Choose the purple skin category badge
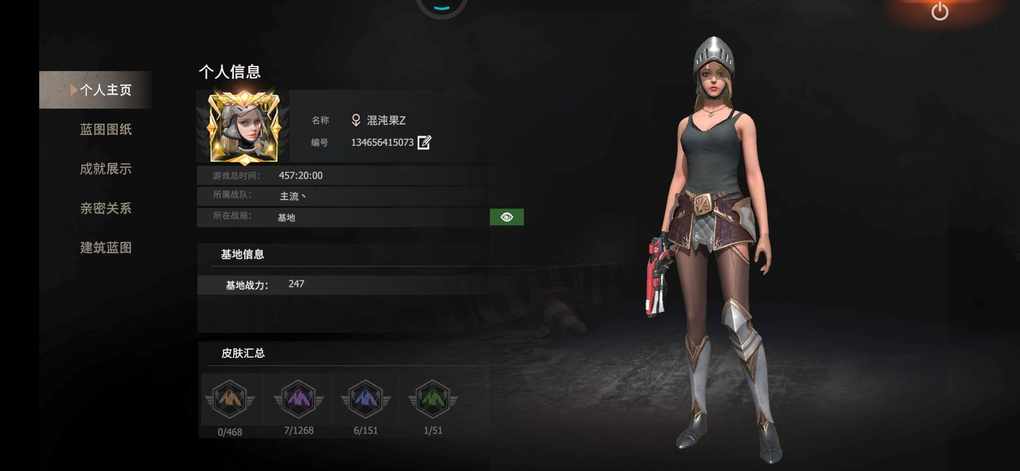 [x=298, y=400]
